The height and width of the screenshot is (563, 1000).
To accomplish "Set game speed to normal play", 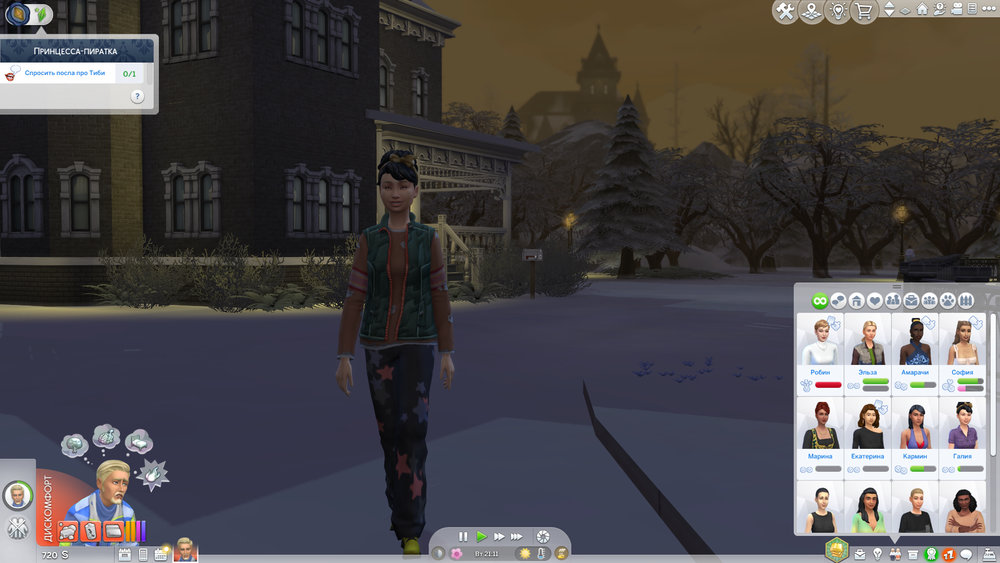I will click(481, 537).
